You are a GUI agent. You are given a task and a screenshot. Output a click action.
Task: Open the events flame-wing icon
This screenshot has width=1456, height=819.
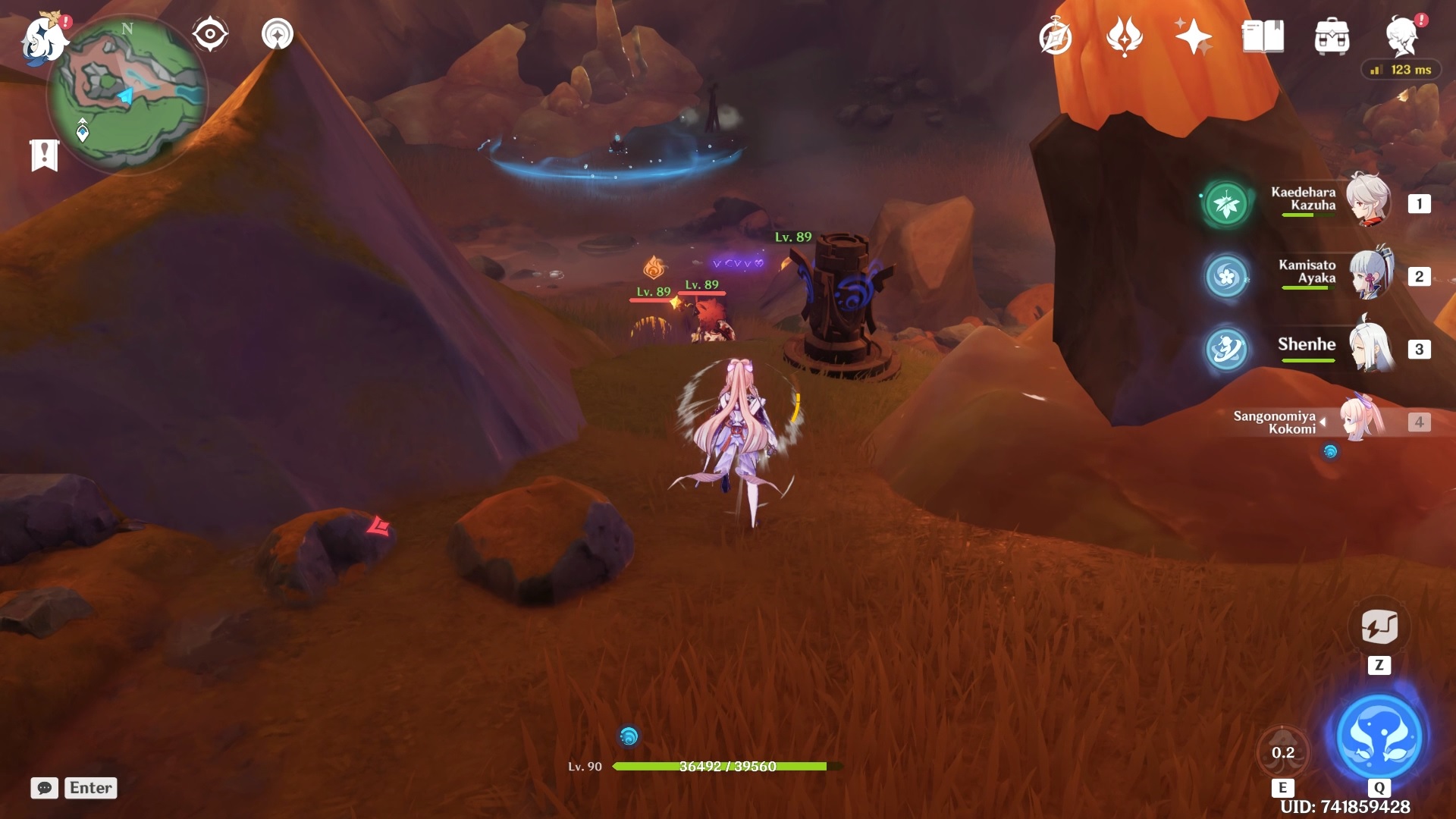pos(1125,36)
